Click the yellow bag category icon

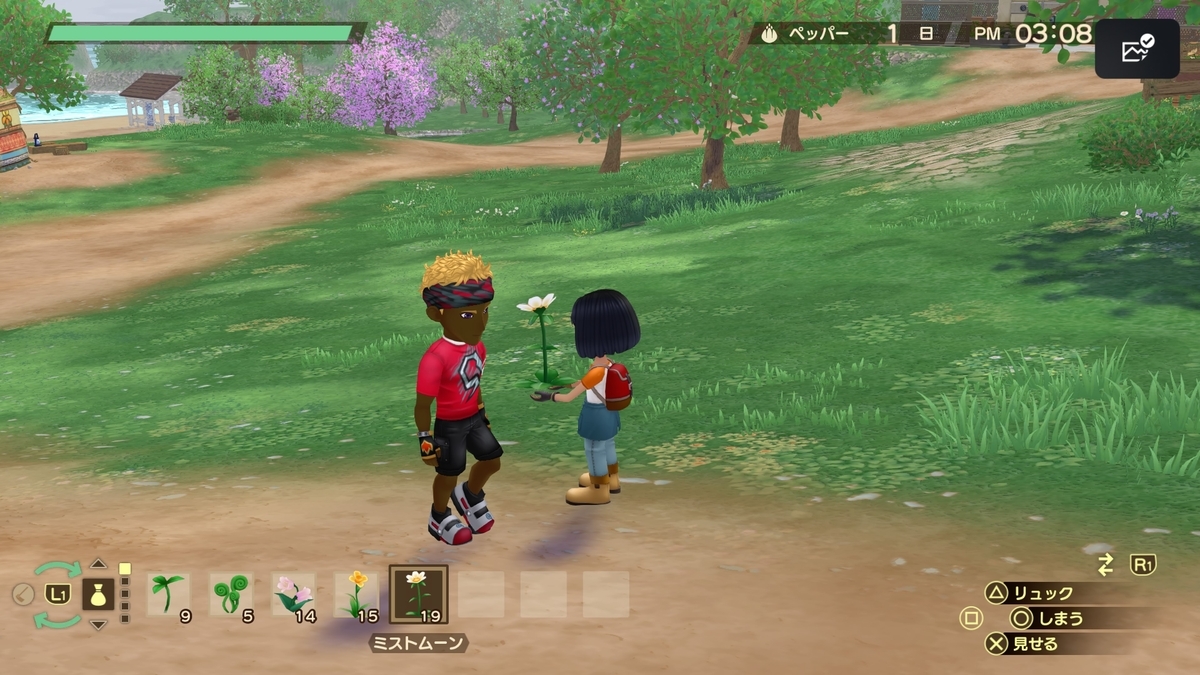tap(98, 594)
